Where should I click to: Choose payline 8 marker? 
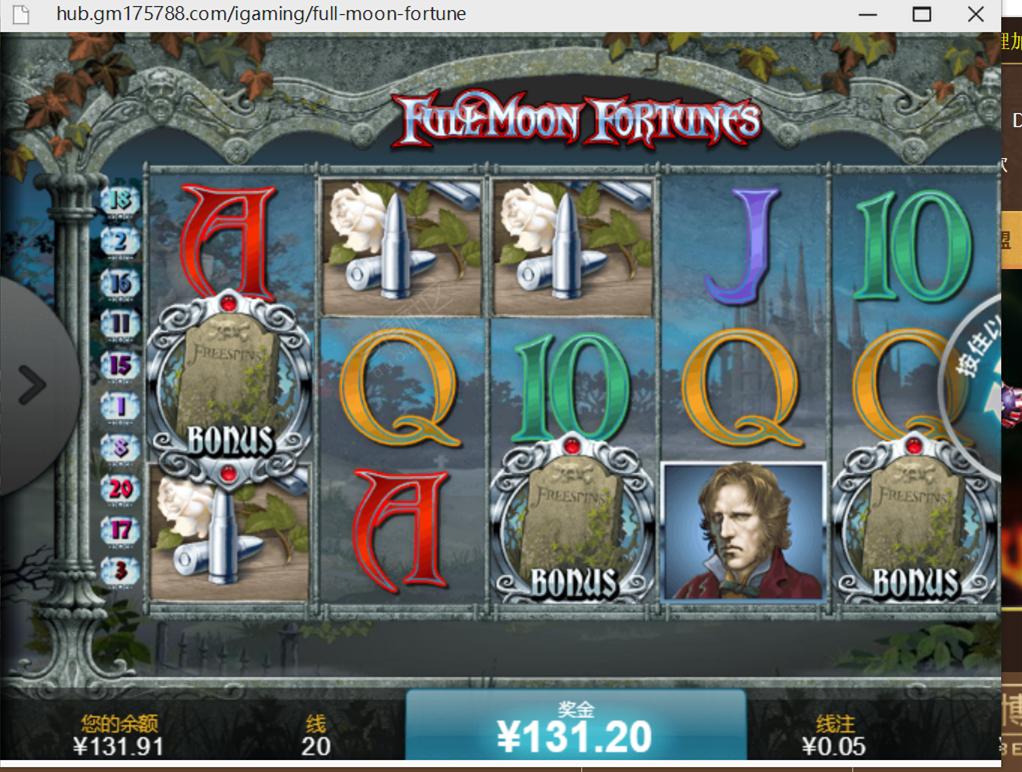click(120, 447)
